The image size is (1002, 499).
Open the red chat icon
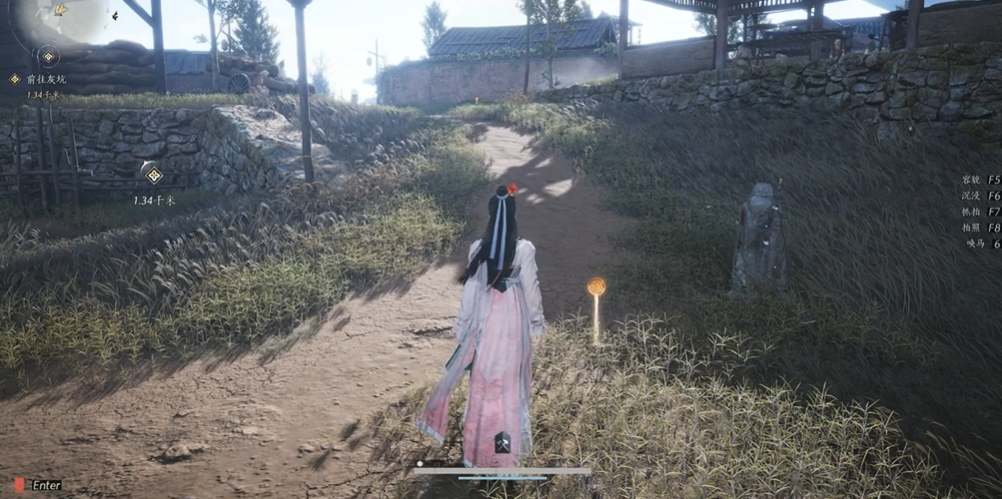19,485
